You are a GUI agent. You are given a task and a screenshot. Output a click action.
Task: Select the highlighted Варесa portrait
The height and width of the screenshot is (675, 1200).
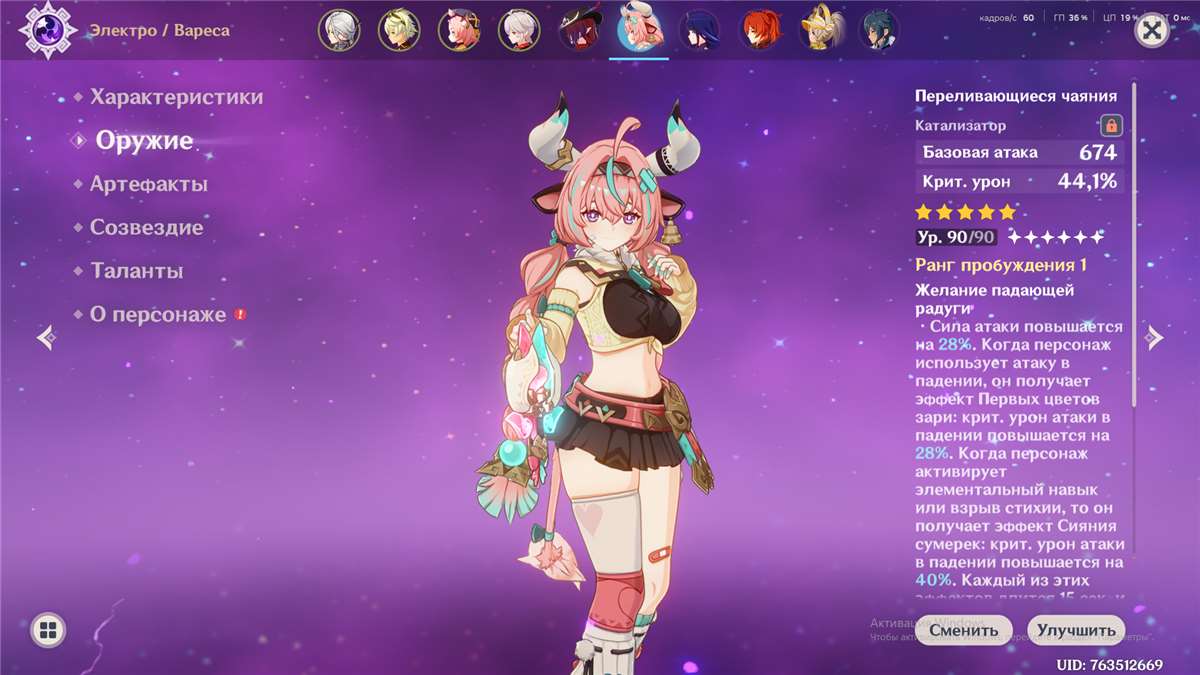pyautogui.click(x=638, y=28)
